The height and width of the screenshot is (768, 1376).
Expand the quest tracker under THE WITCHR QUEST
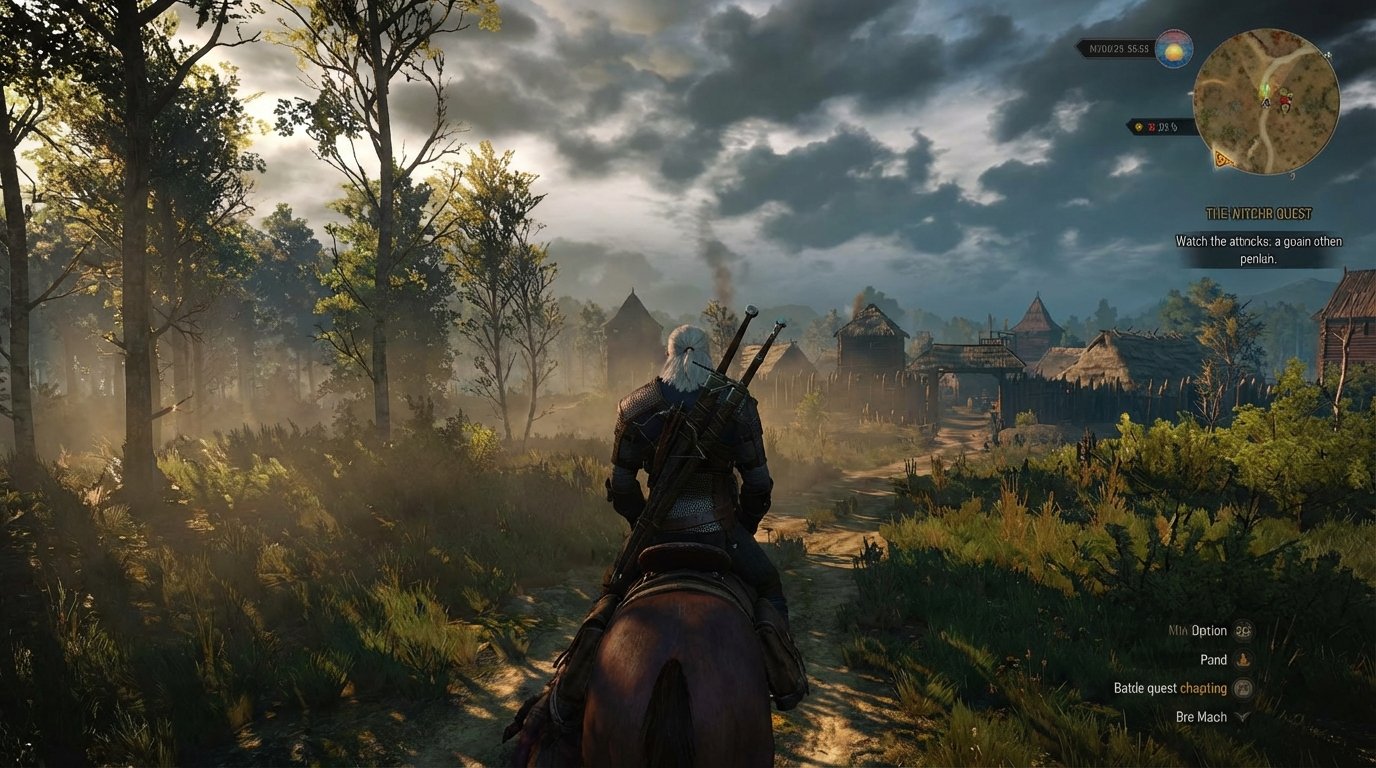coord(1260,250)
